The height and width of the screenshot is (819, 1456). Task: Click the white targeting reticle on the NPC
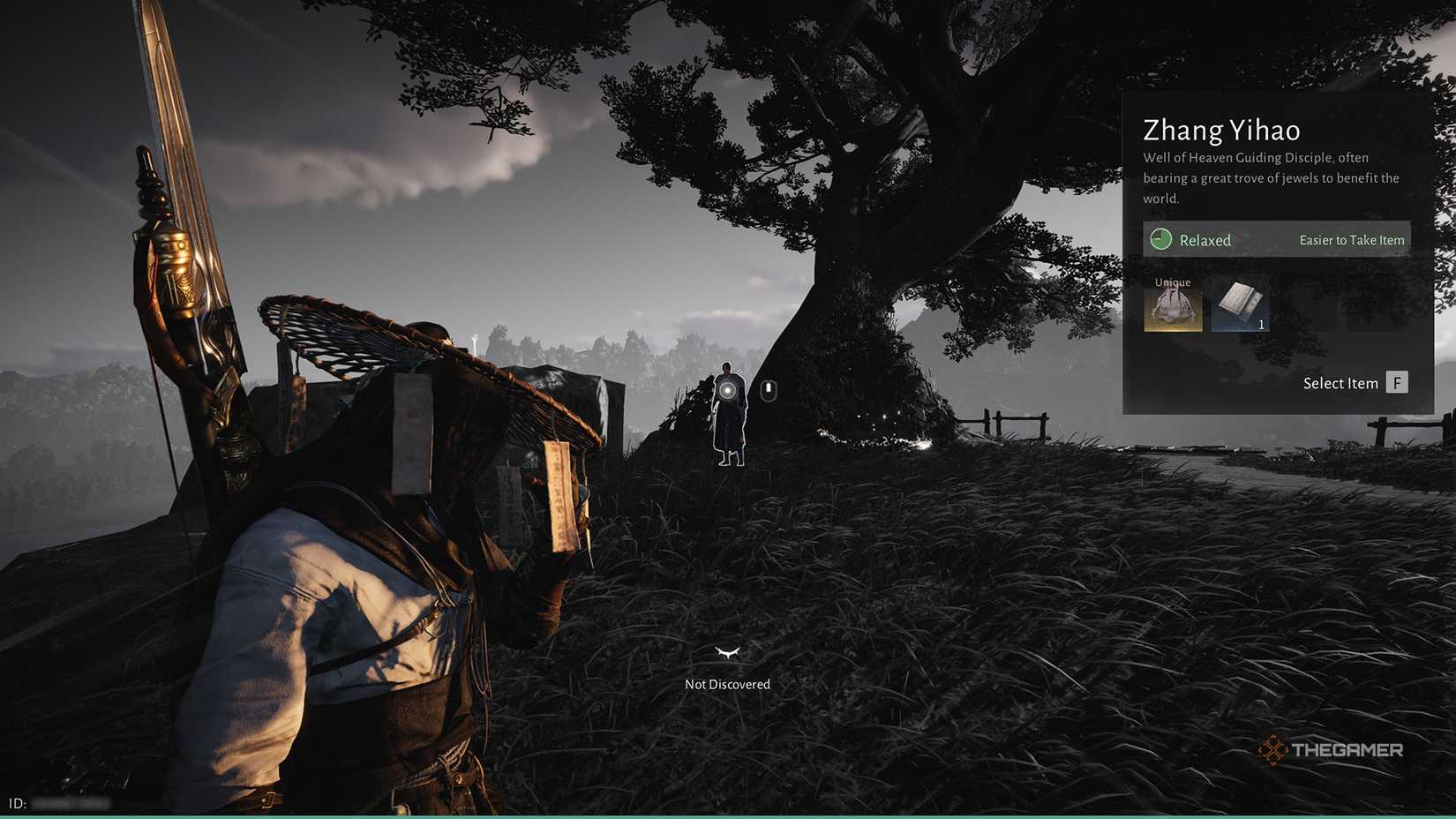point(727,389)
